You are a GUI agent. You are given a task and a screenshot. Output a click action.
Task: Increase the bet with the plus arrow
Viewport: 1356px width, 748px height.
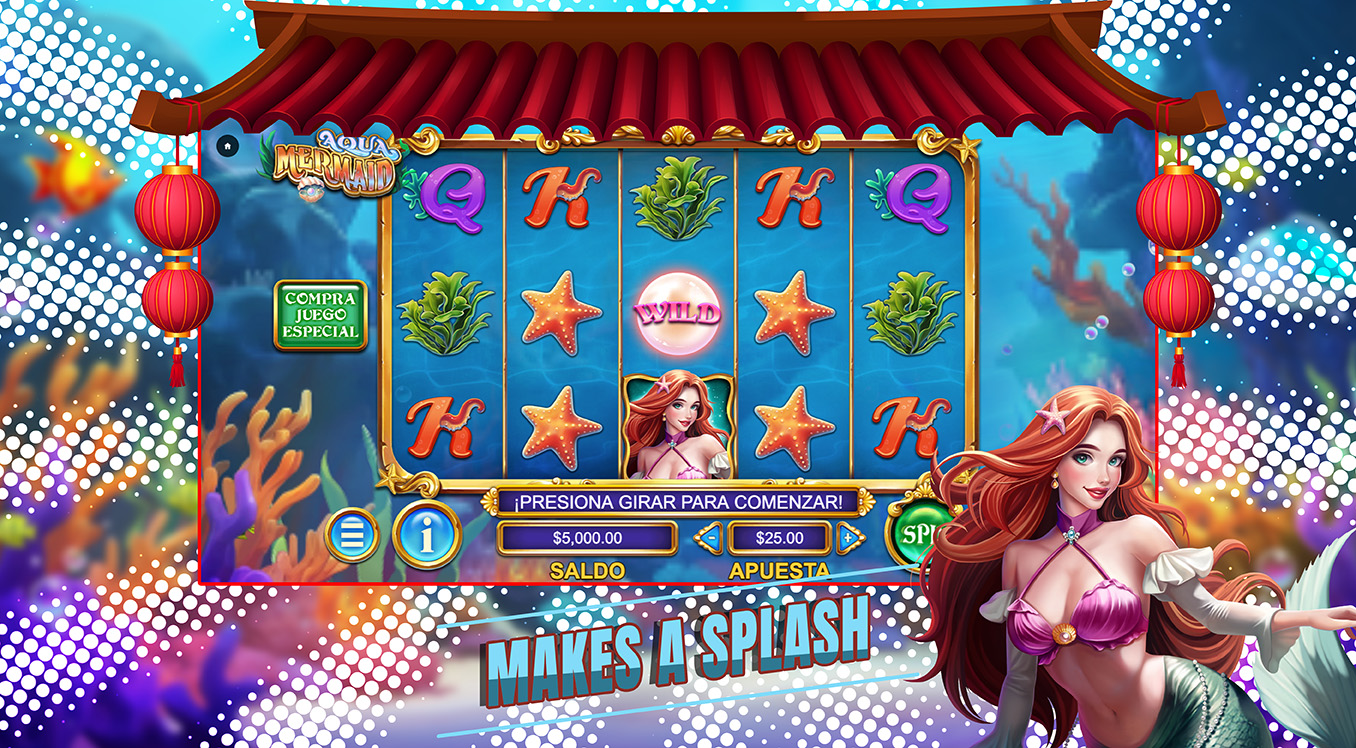(850, 538)
